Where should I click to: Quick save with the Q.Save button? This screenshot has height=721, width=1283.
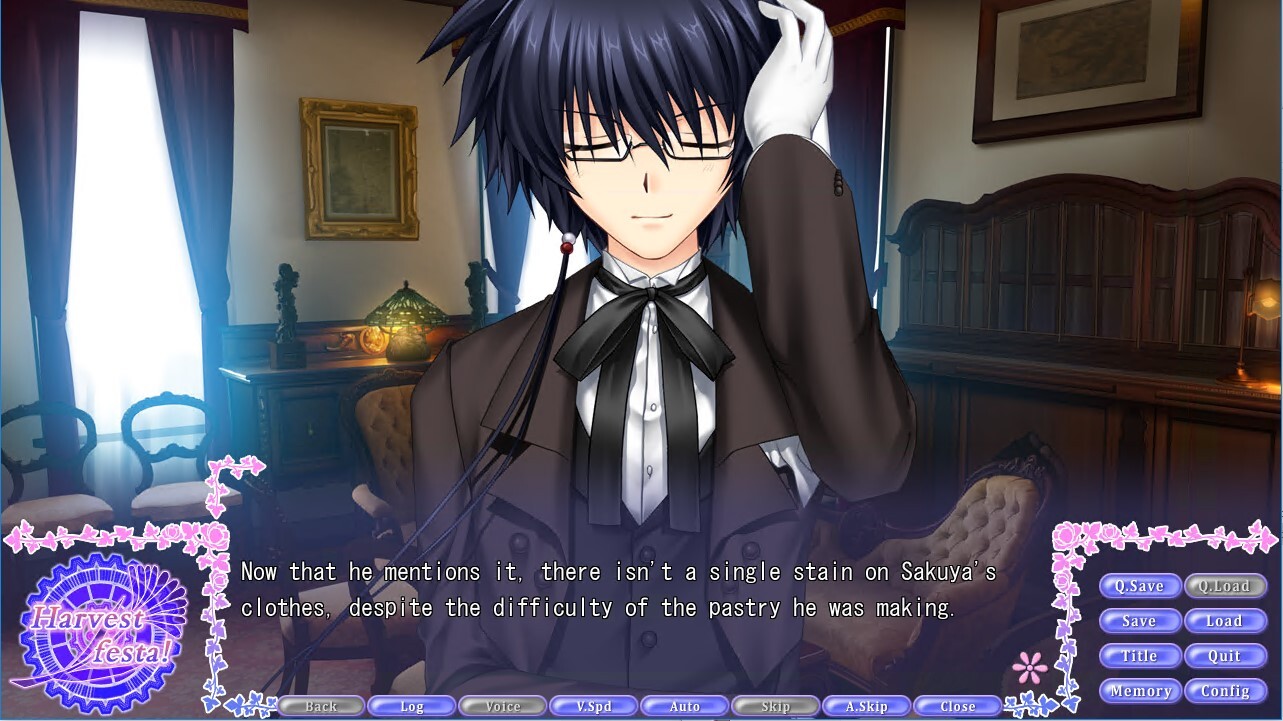pos(1140,586)
